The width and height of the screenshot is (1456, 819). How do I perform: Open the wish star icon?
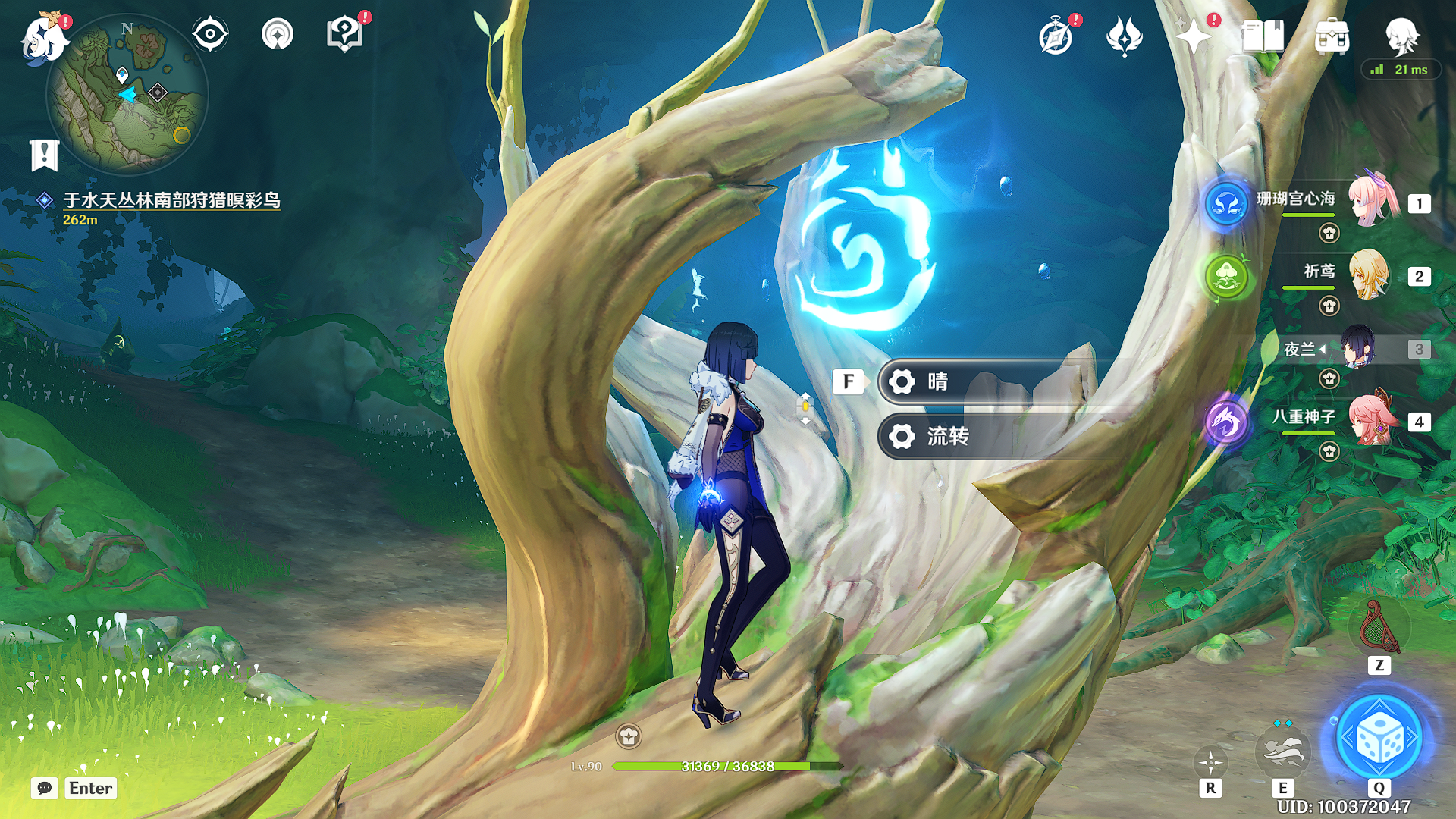click(1194, 36)
